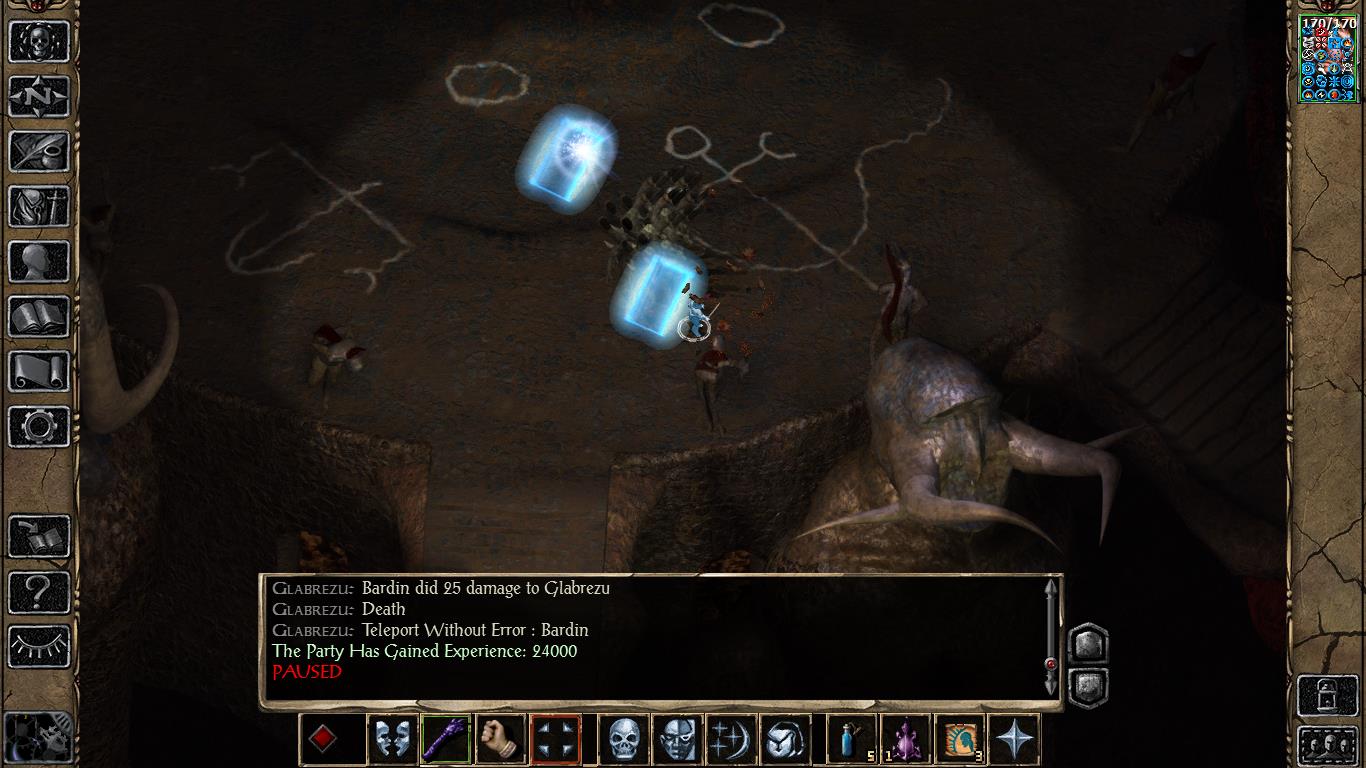
Task: Quick save using the book-arrow button
Action: (39, 537)
